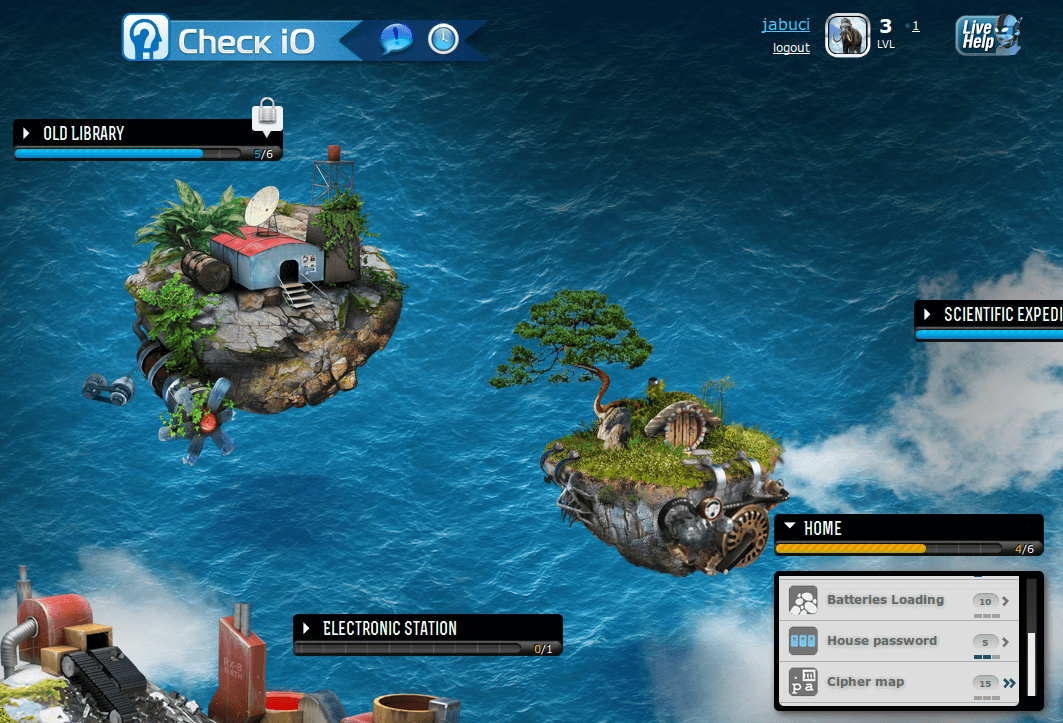Open the Live Help button
Viewport: 1063px width, 723px height.
coord(988,35)
